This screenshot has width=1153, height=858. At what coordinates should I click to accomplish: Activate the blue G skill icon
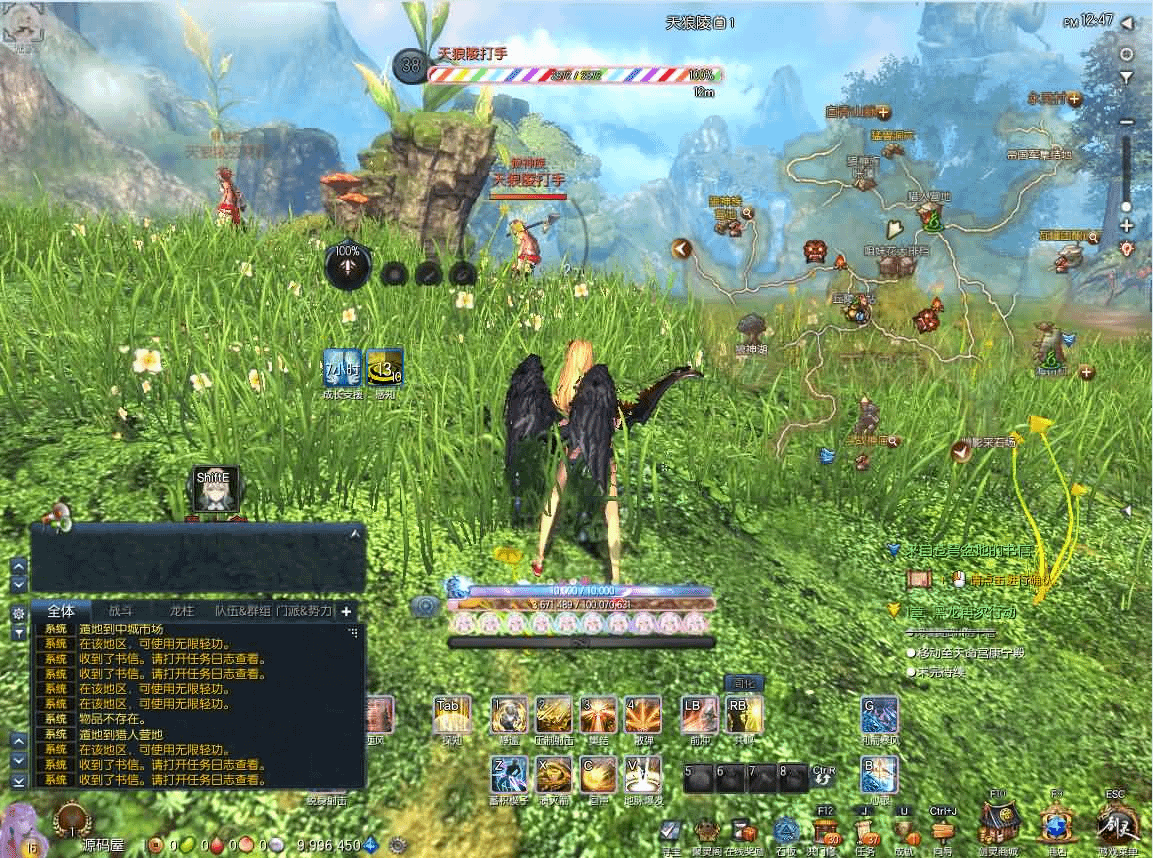point(879,715)
